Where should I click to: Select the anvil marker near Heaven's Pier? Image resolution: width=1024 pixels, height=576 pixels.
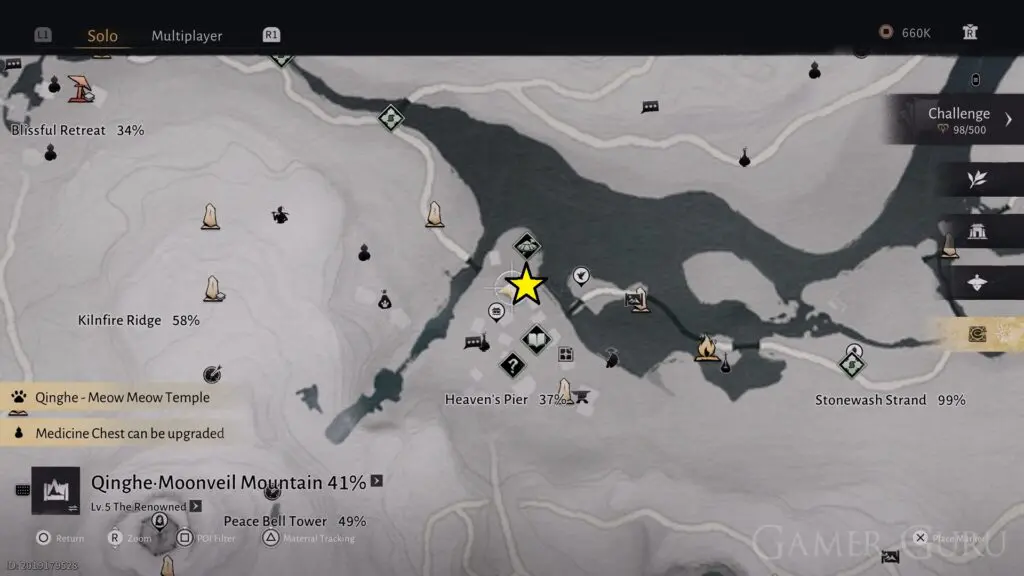(581, 398)
